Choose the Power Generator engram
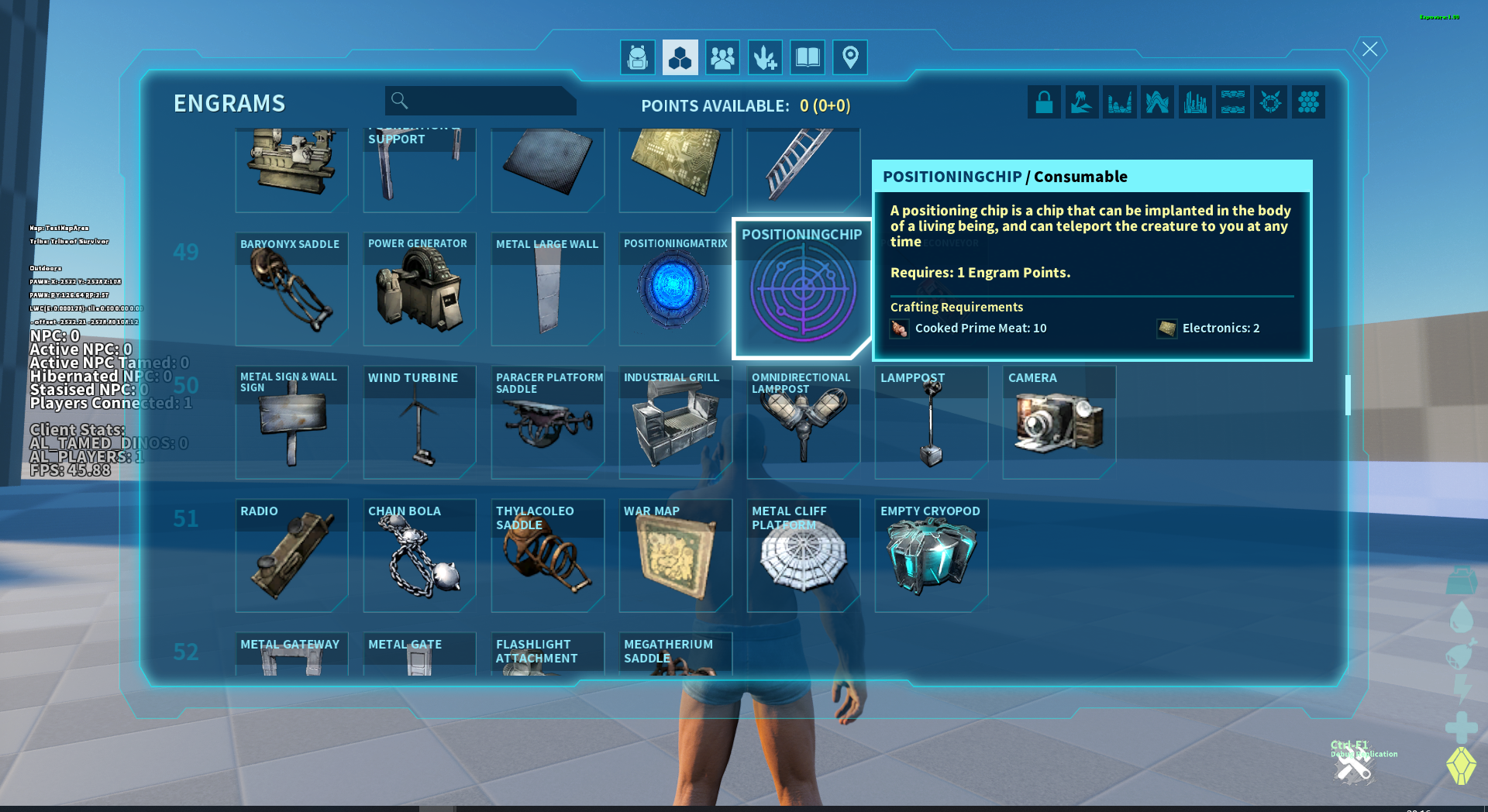Viewport: 1488px width, 812px height. click(419, 289)
